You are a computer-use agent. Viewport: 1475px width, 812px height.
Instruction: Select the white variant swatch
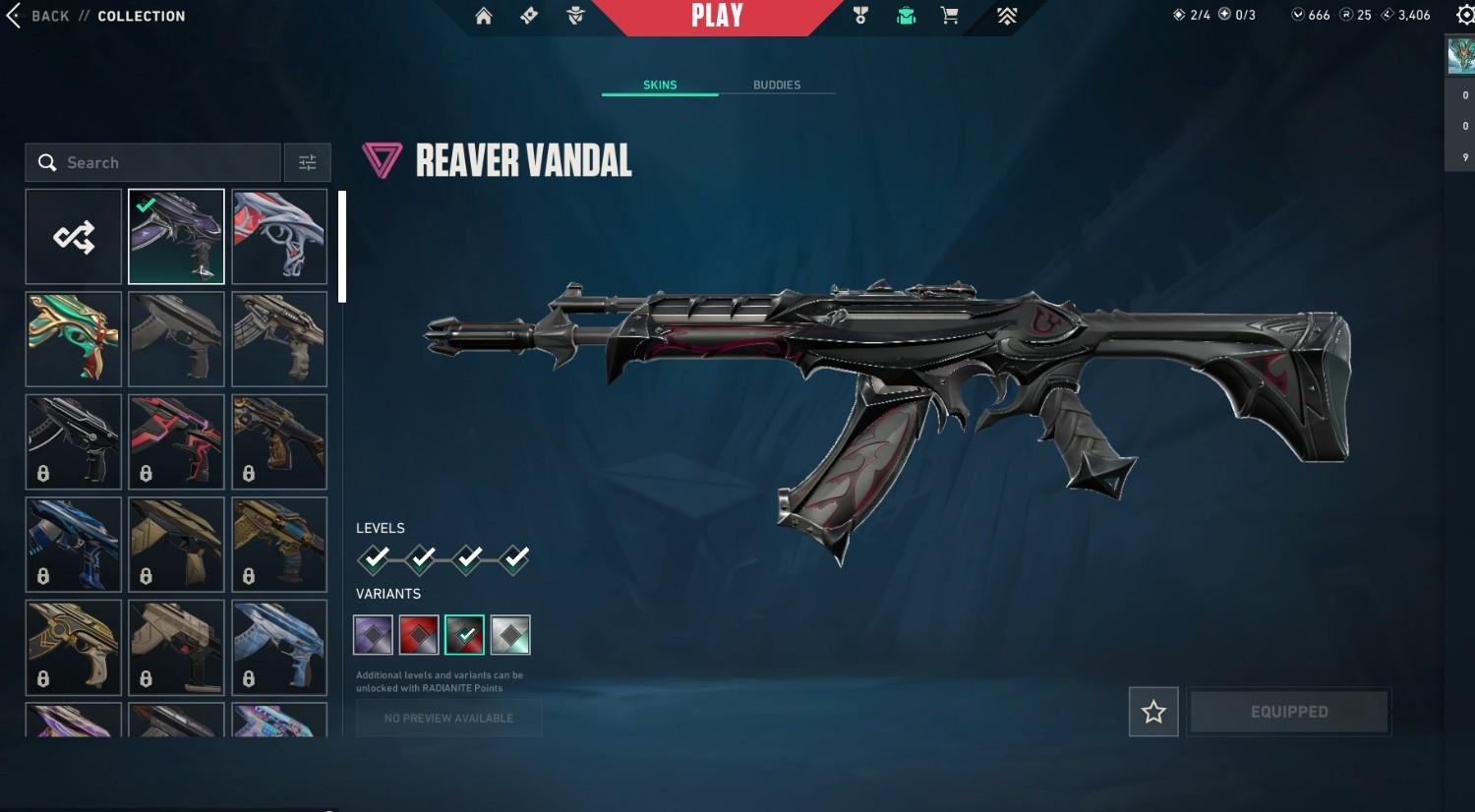(x=510, y=635)
